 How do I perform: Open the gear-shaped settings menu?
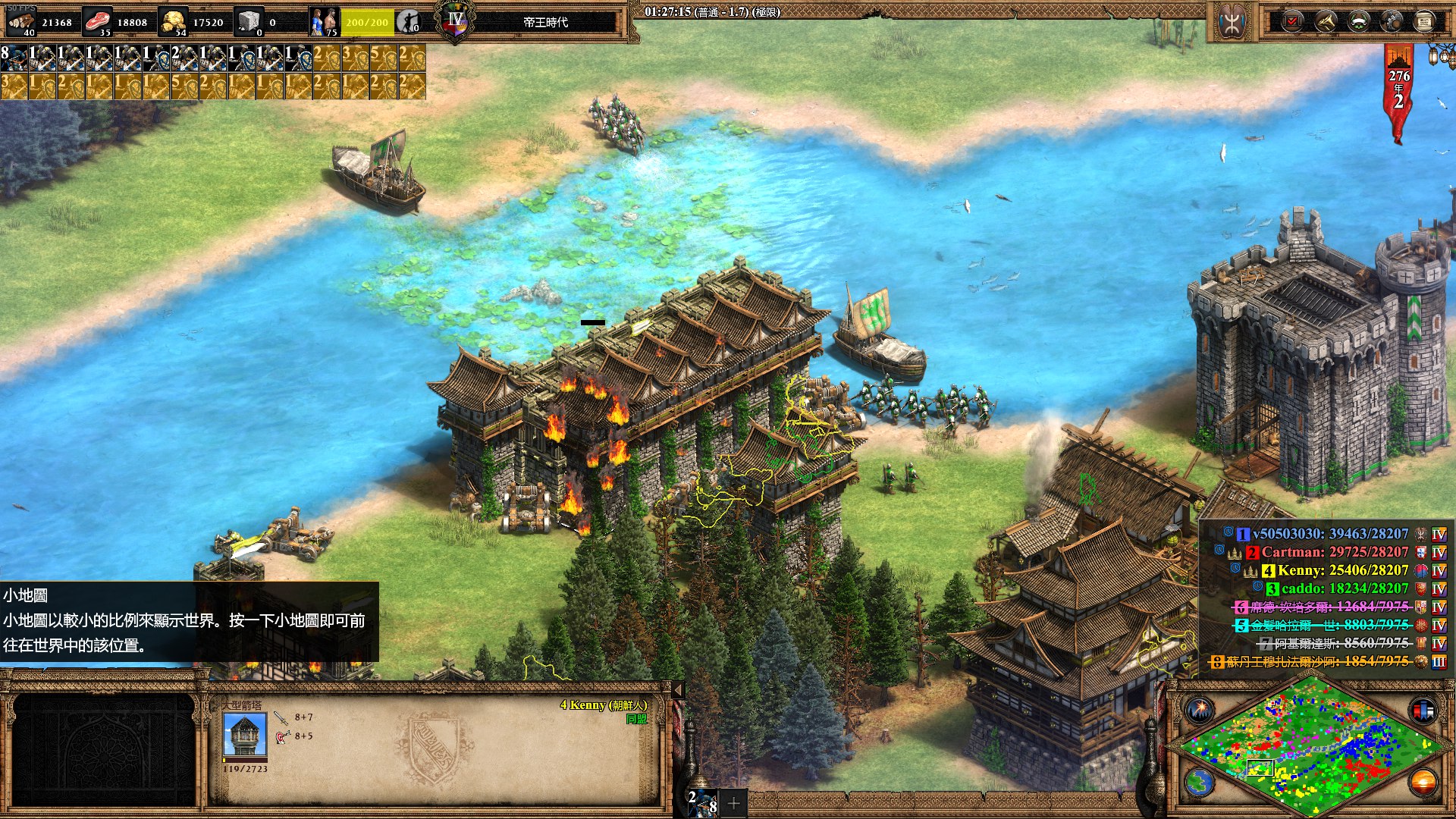pos(1392,21)
